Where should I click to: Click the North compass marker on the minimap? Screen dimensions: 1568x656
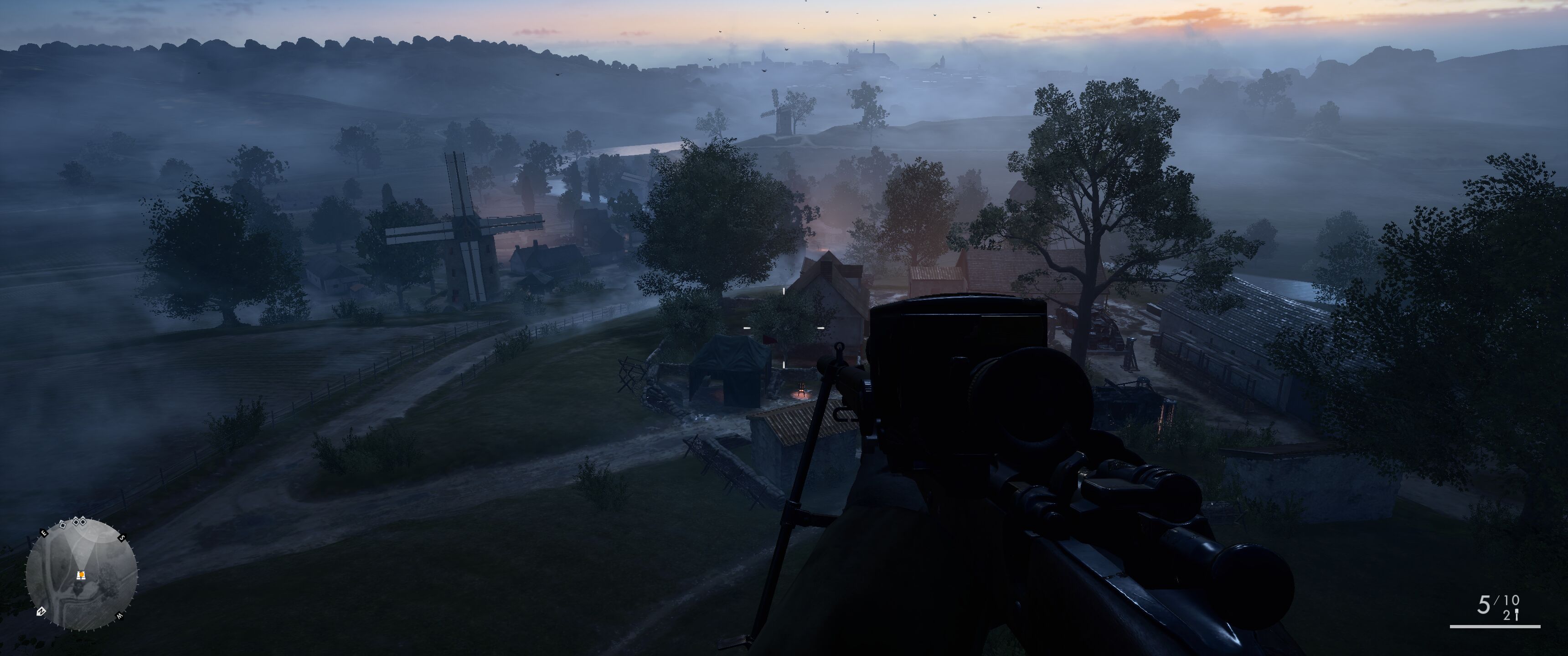[41, 610]
